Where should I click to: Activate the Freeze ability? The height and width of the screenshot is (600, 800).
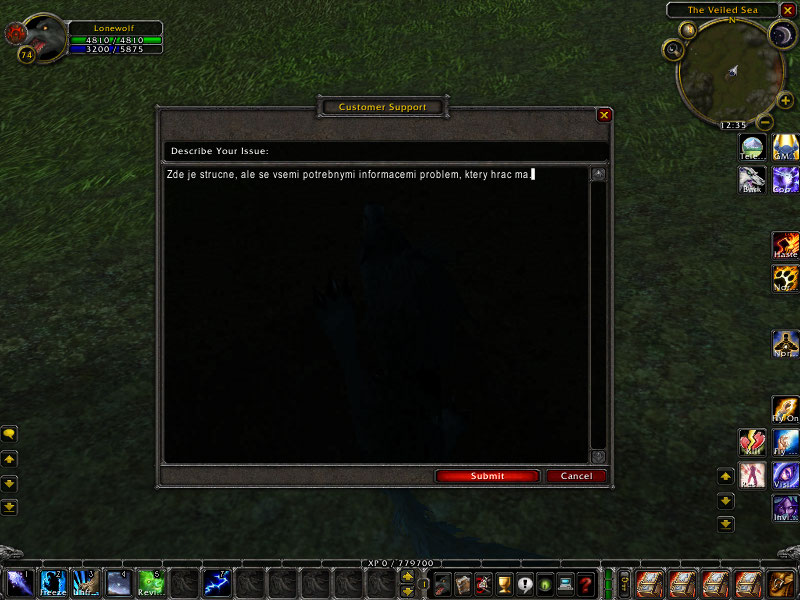(54, 583)
